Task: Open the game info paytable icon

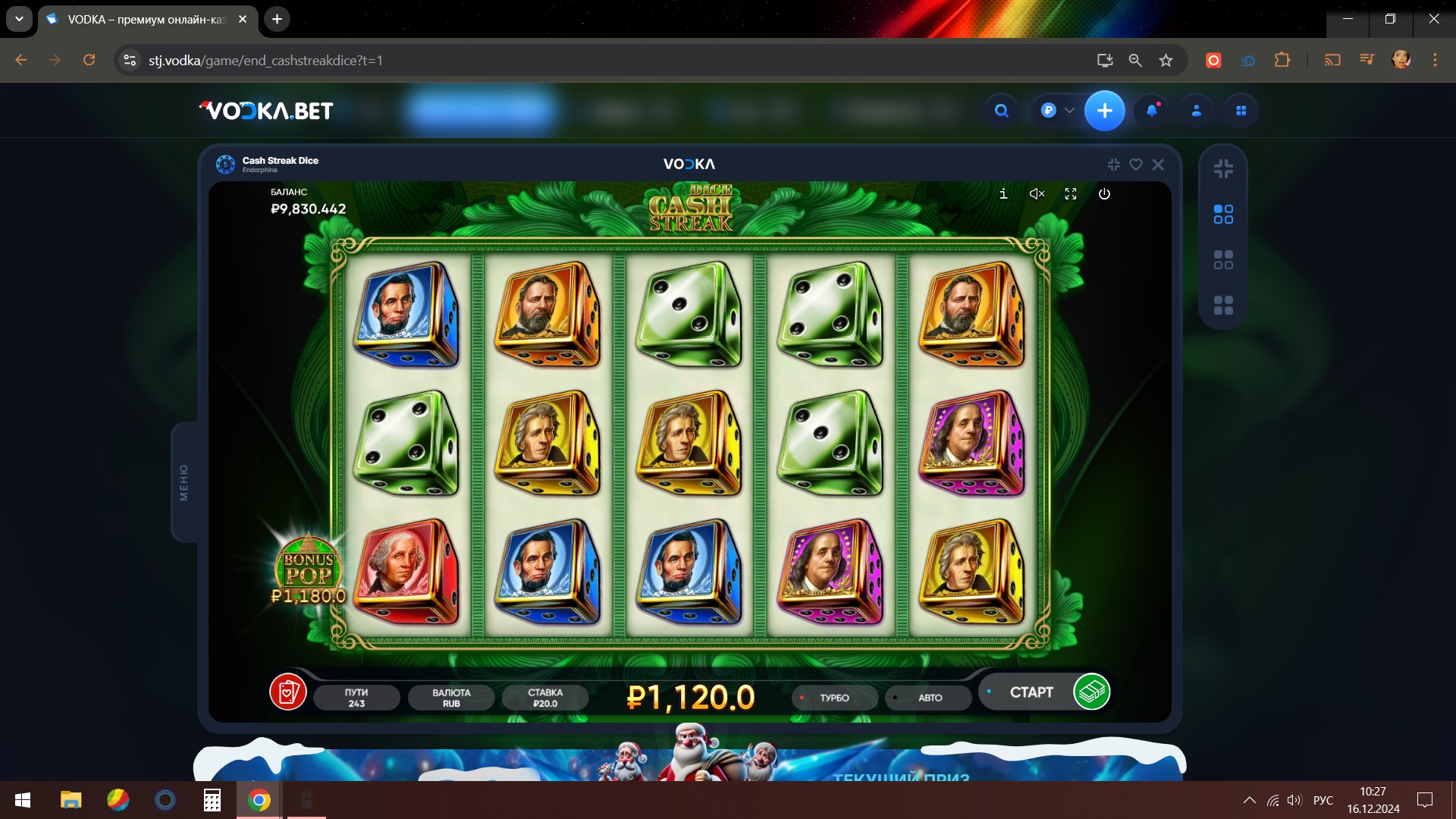Action: coord(1003,194)
